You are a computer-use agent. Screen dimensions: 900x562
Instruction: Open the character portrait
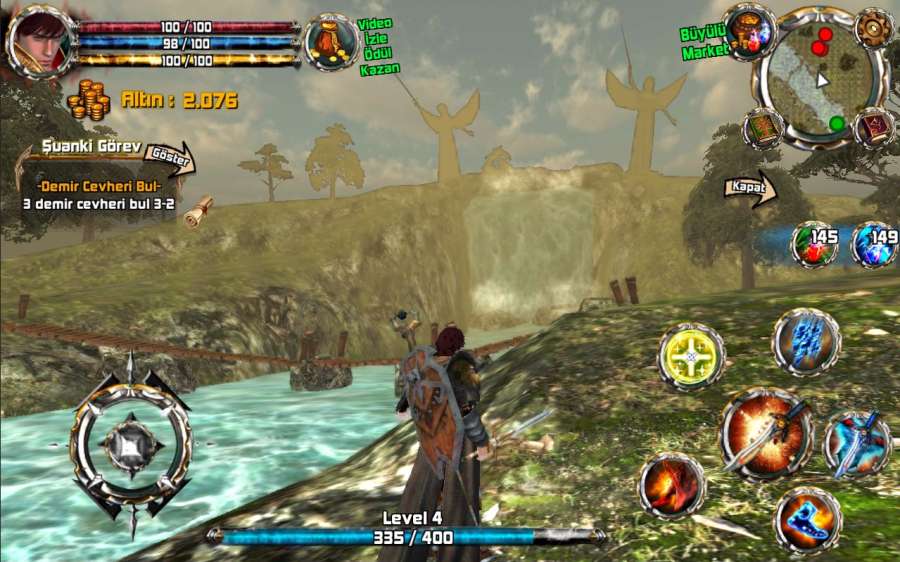pyautogui.click(x=40, y=40)
